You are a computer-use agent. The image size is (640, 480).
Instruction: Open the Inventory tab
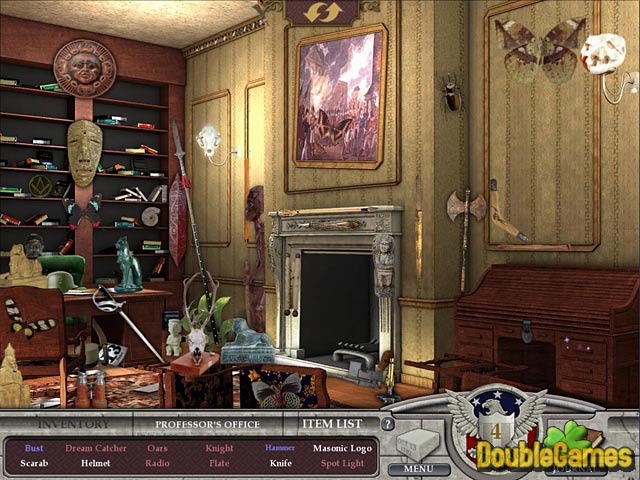point(67,423)
